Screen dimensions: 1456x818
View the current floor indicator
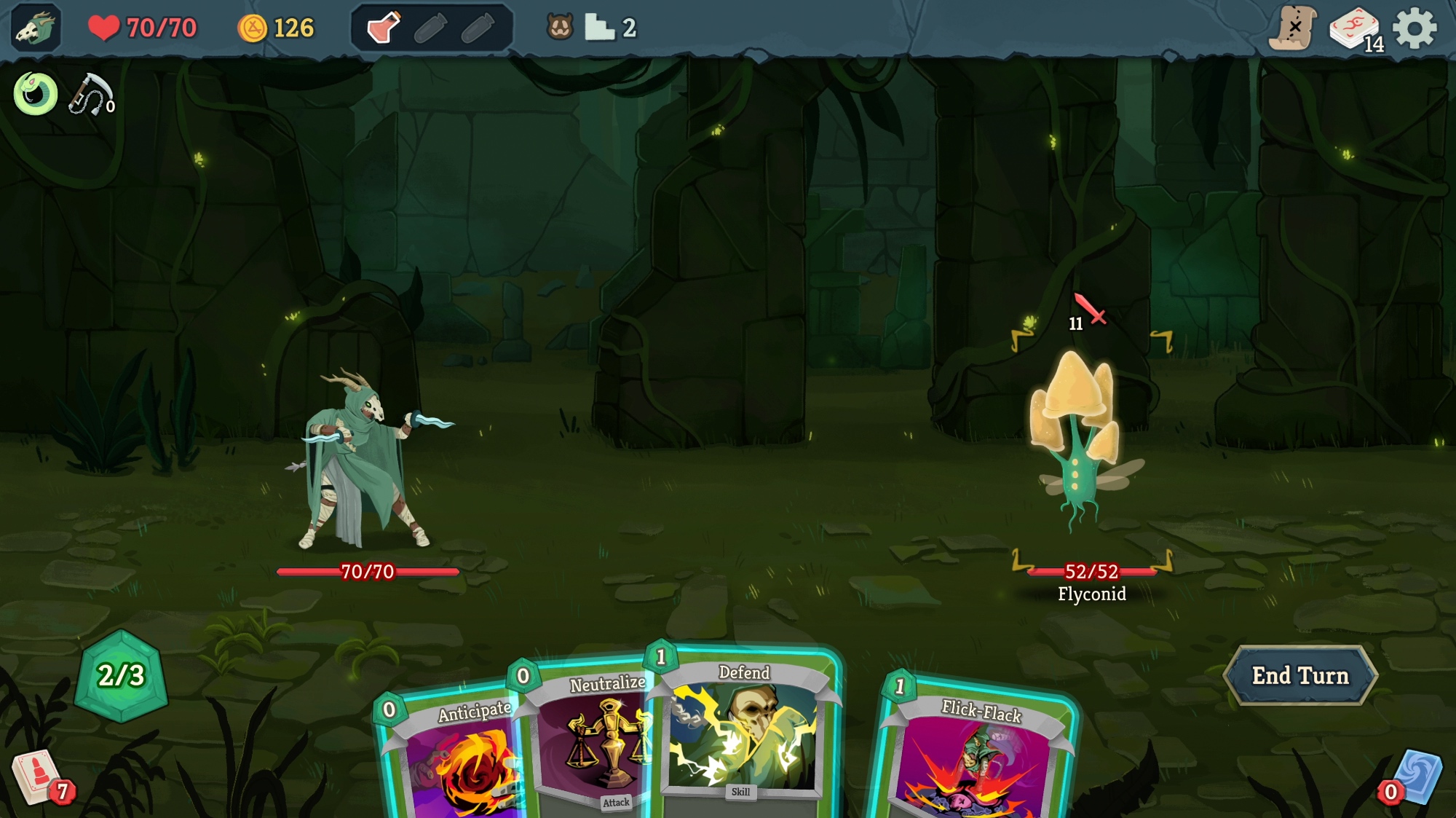point(612,28)
